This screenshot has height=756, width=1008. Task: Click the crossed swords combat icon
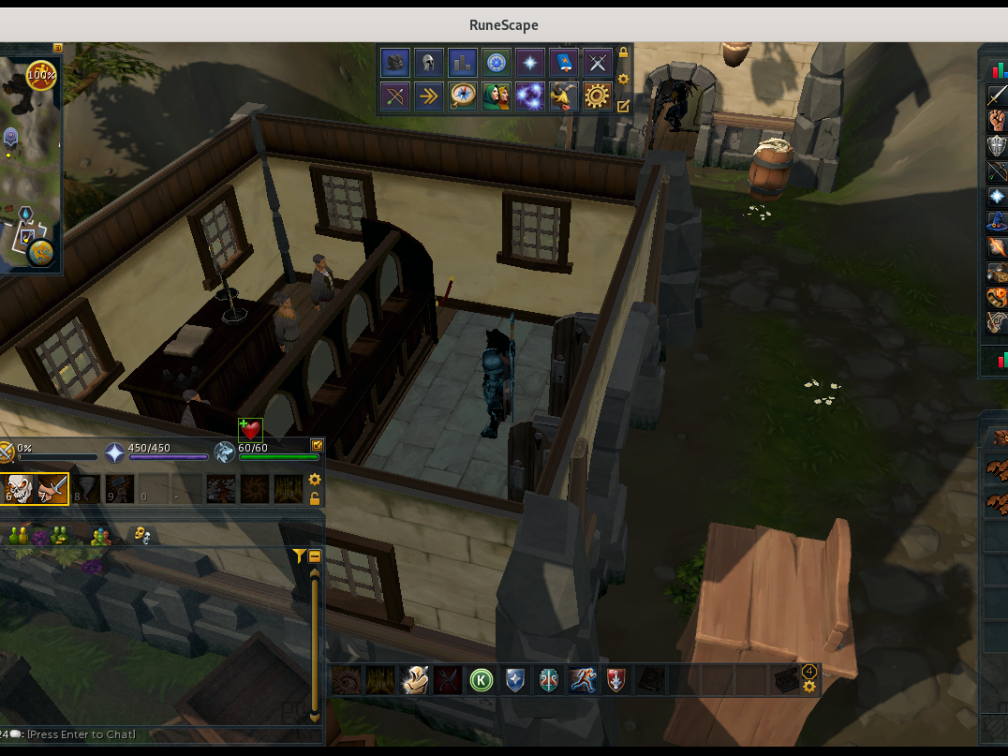(x=597, y=62)
